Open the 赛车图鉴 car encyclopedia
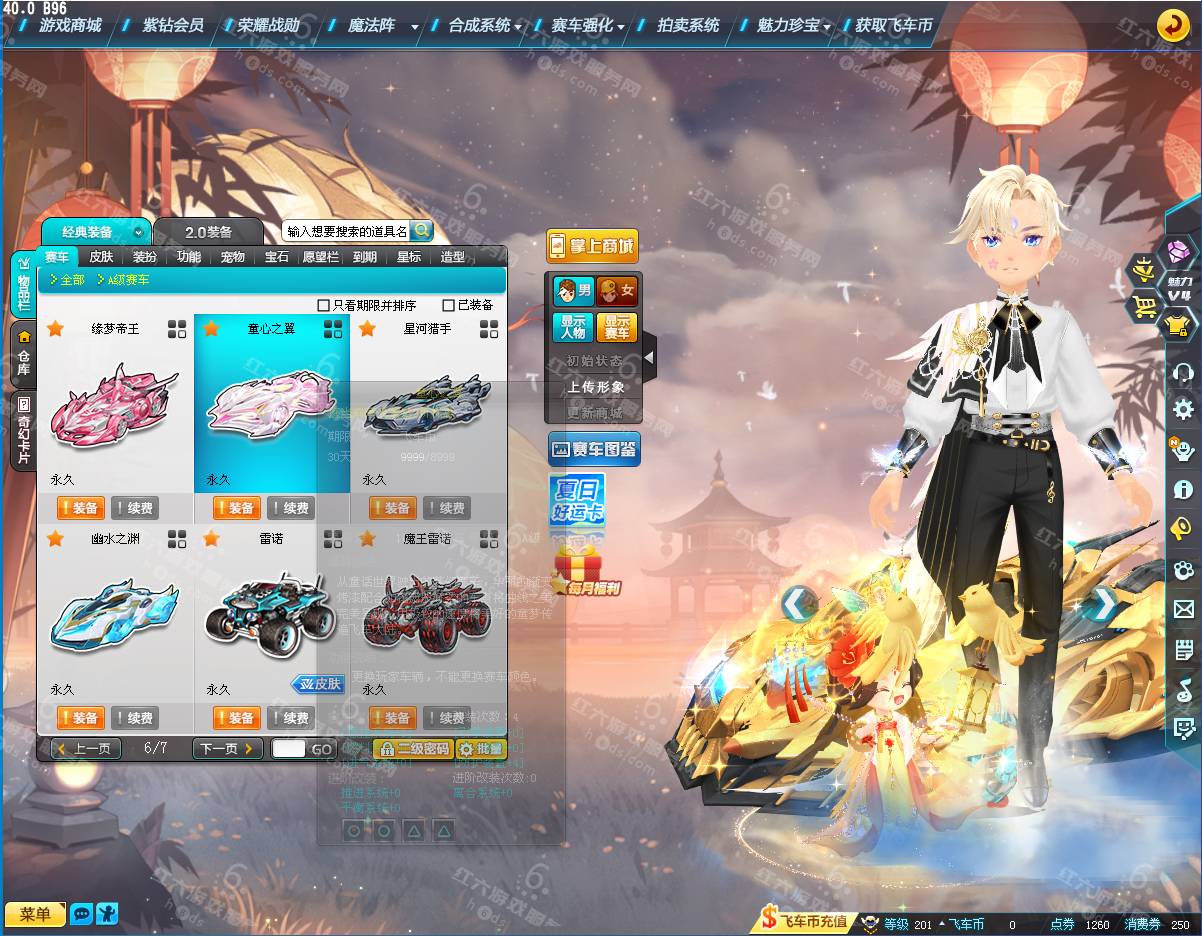 tap(593, 450)
